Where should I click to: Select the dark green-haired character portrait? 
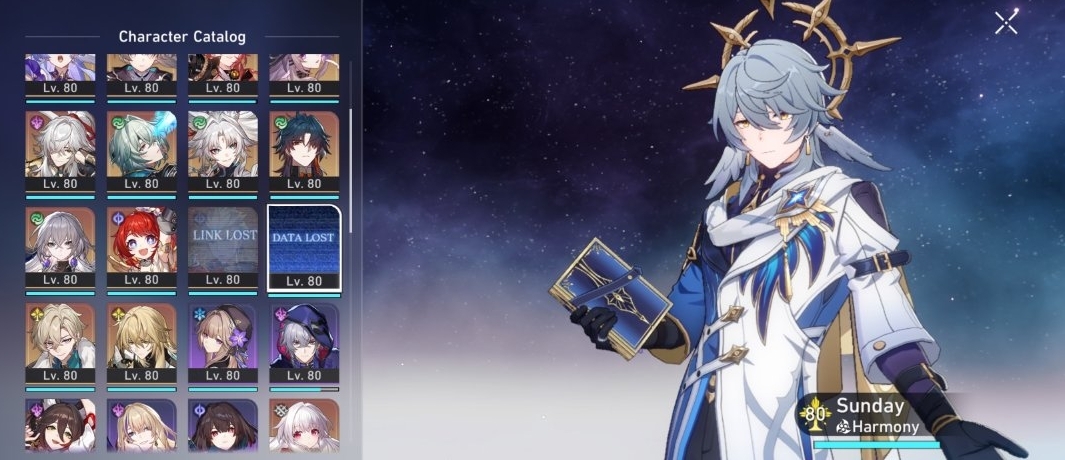pyautogui.click(x=304, y=146)
